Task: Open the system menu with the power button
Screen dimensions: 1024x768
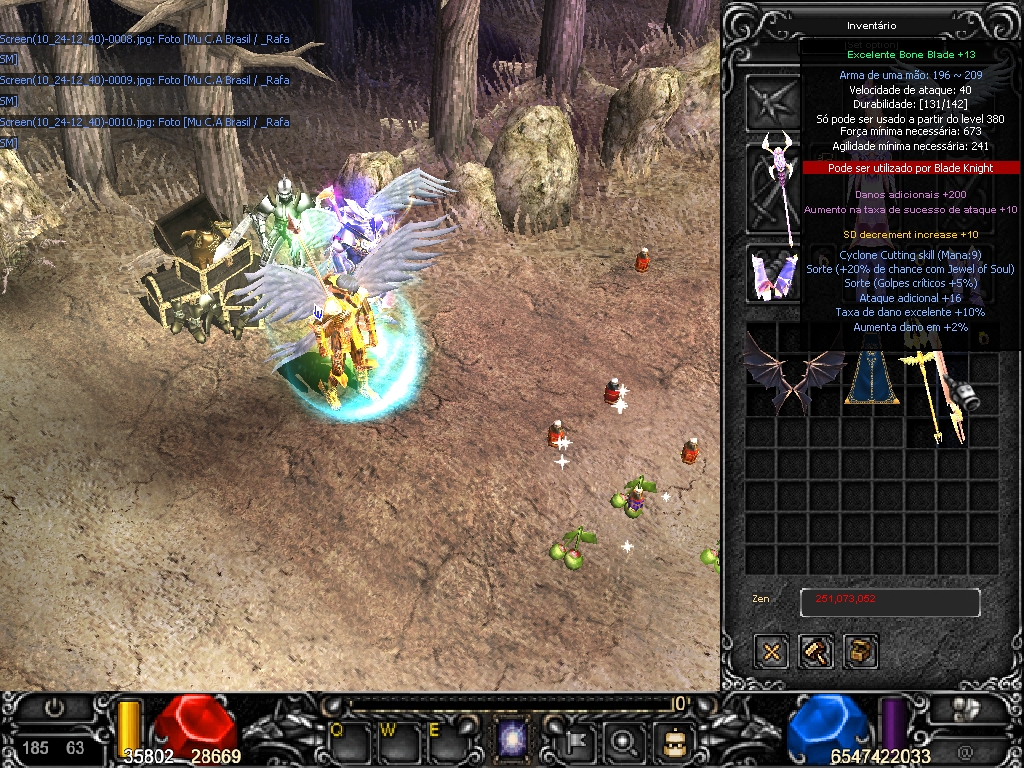Action: [x=54, y=708]
